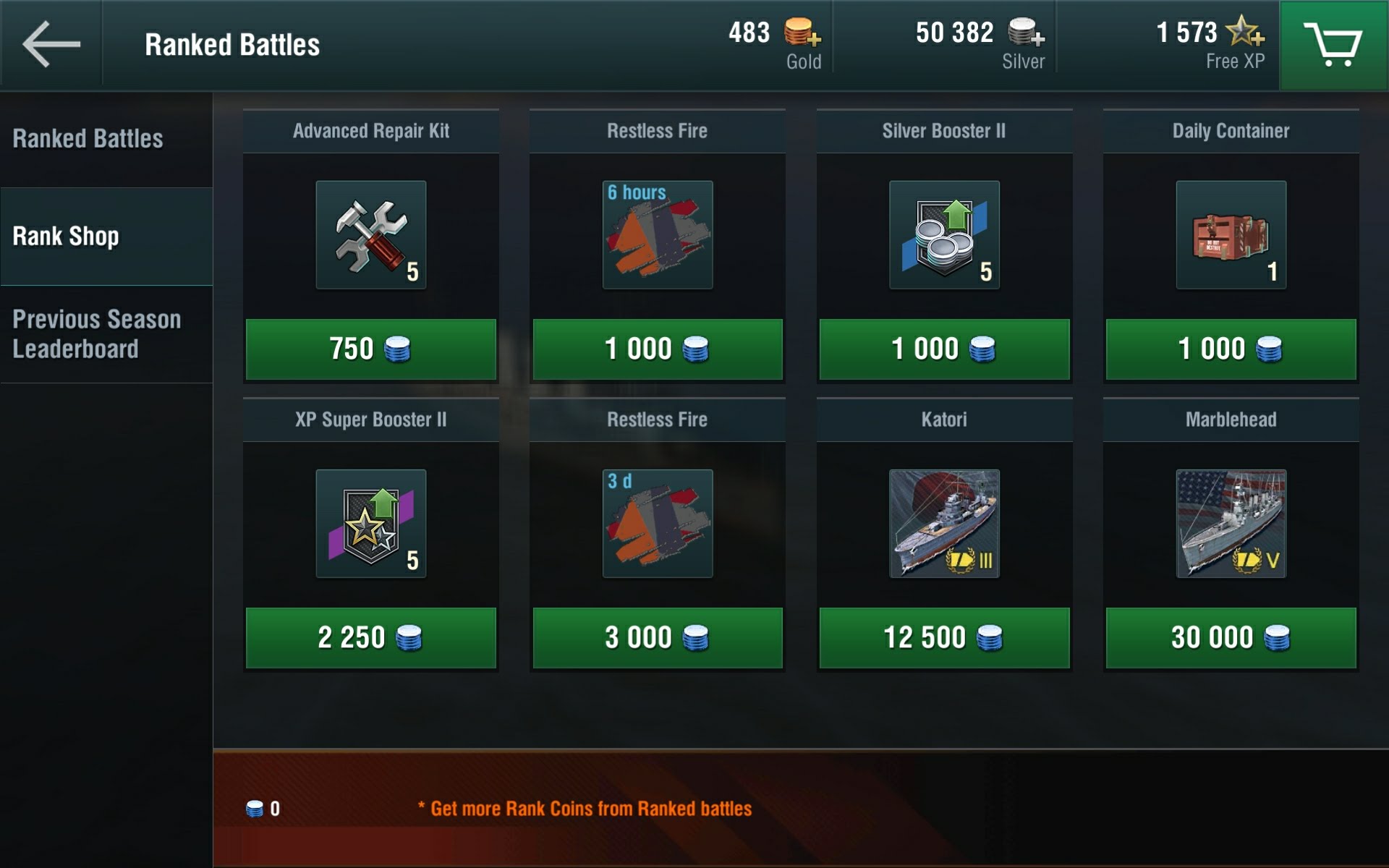Buy Advanced Repair Kit for 750 coins
Image resolution: width=1389 pixels, height=868 pixels.
370,349
